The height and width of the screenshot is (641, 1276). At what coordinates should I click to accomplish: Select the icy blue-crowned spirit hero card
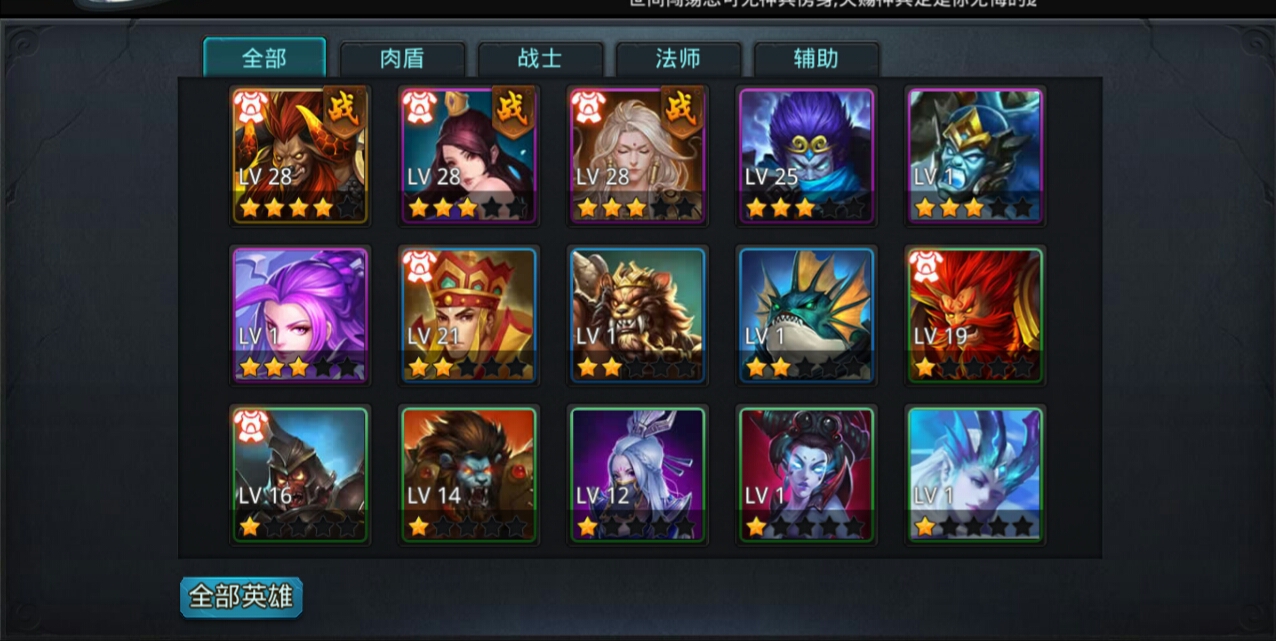point(976,474)
